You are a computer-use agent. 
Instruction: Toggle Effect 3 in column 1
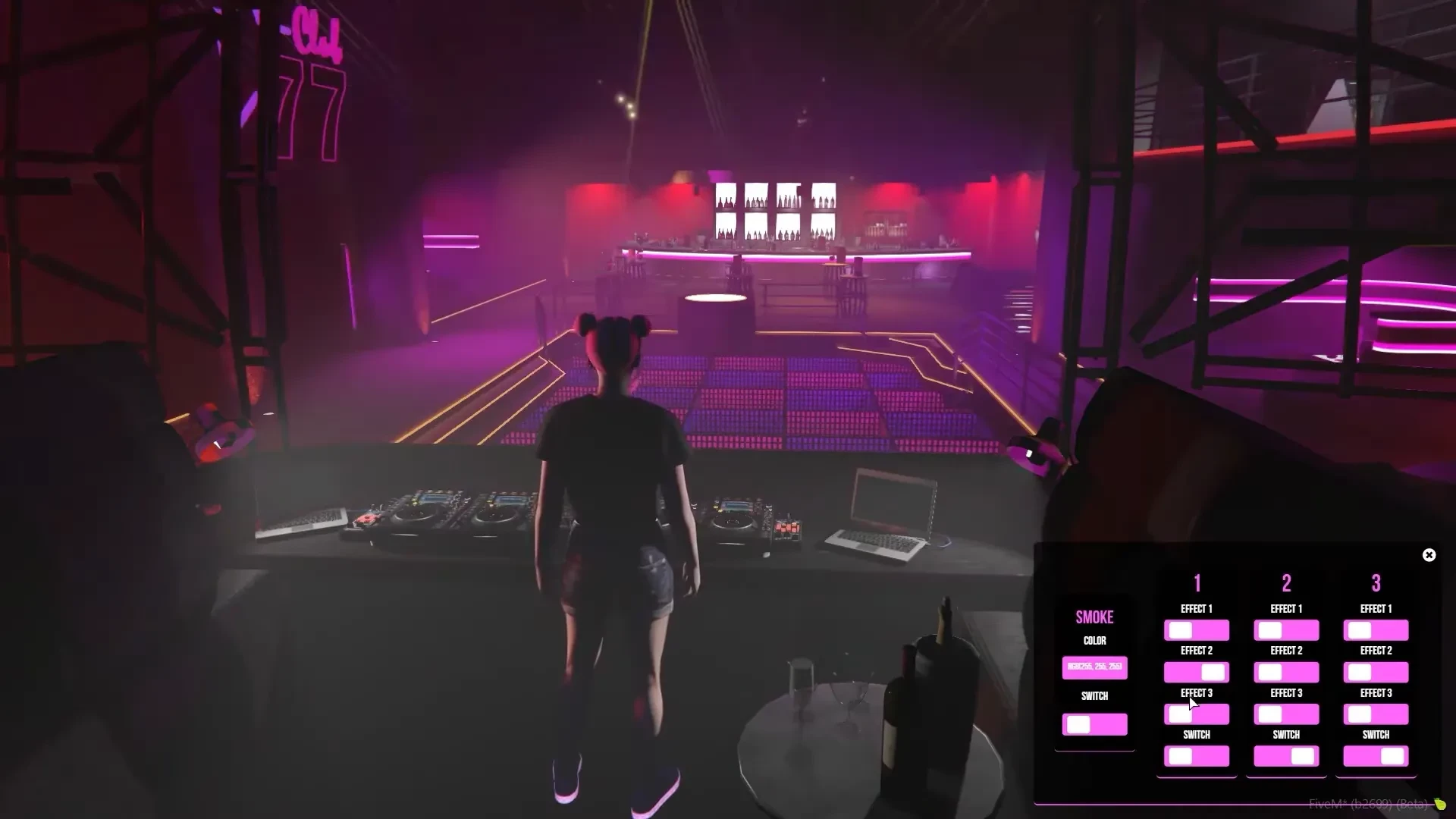(x=1196, y=714)
